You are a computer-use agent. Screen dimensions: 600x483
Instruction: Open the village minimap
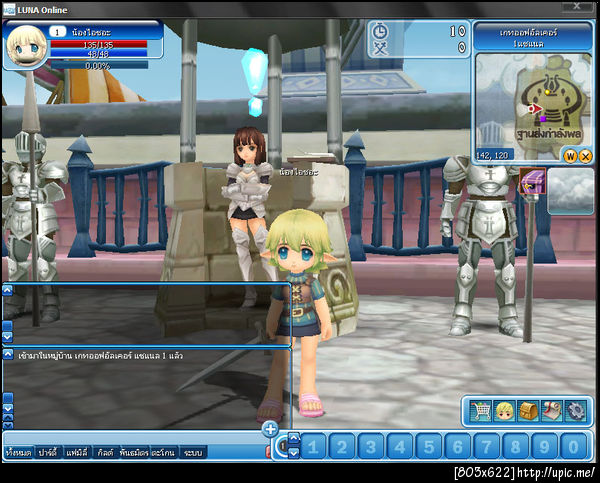[530, 102]
